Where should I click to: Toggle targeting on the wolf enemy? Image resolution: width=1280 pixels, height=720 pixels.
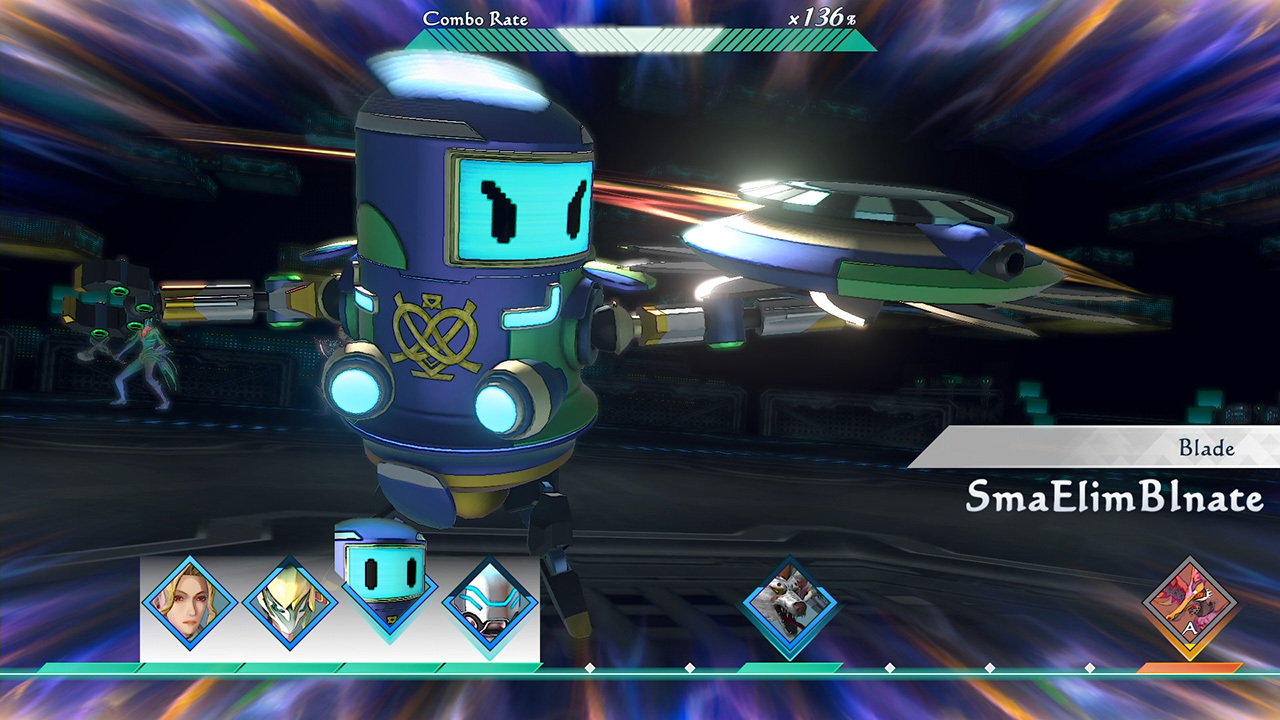pos(789,600)
